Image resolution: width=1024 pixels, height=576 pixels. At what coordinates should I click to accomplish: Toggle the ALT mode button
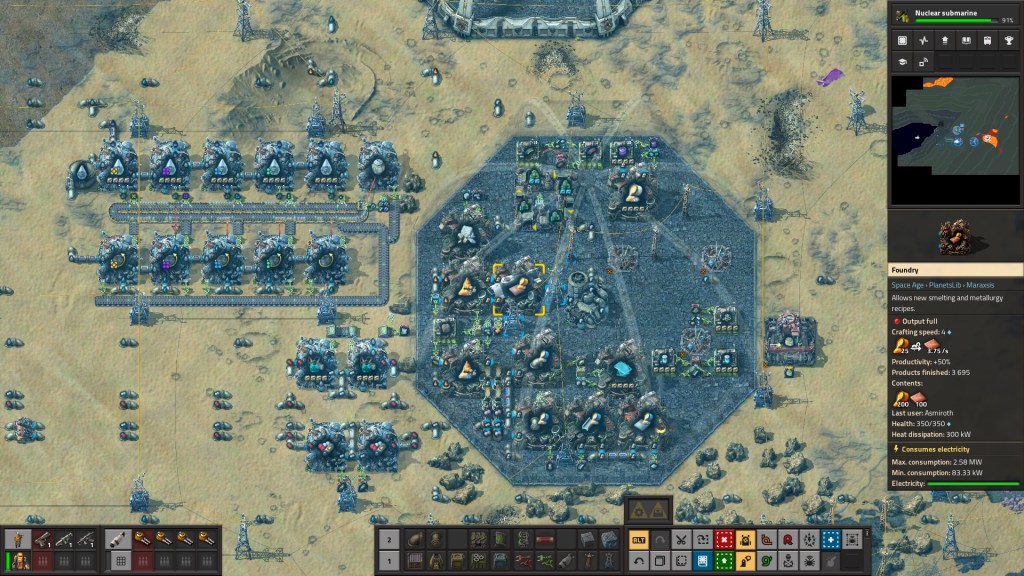tap(637, 540)
